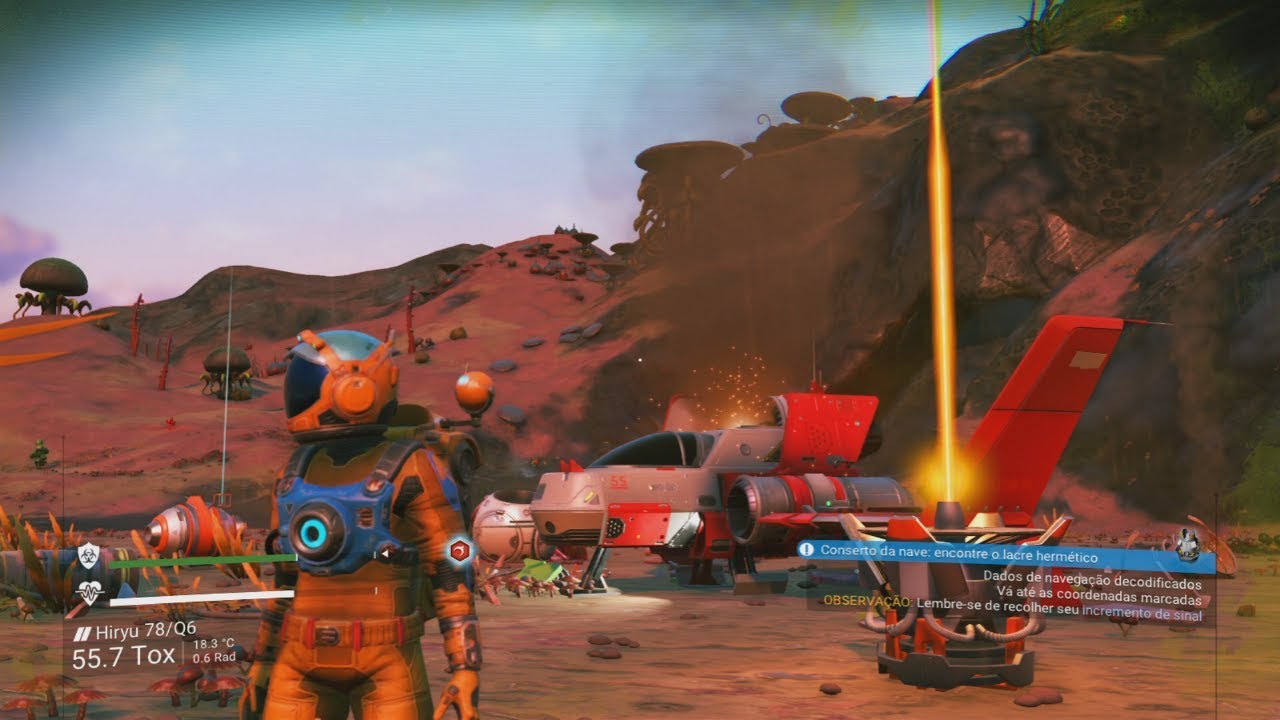Image resolution: width=1280 pixels, height=720 pixels.
Task: Click the exclamation alert icon on mission banner
Action: (x=806, y=549)
